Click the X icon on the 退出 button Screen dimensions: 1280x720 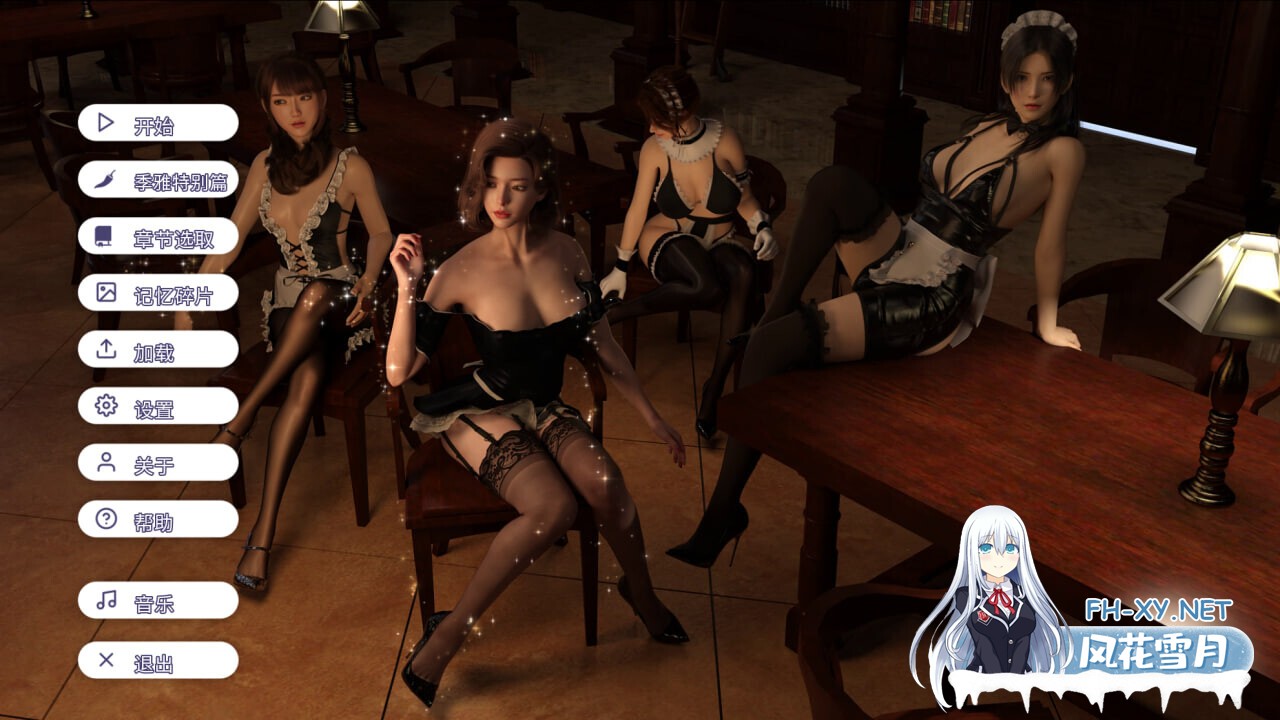click(104, 661)
